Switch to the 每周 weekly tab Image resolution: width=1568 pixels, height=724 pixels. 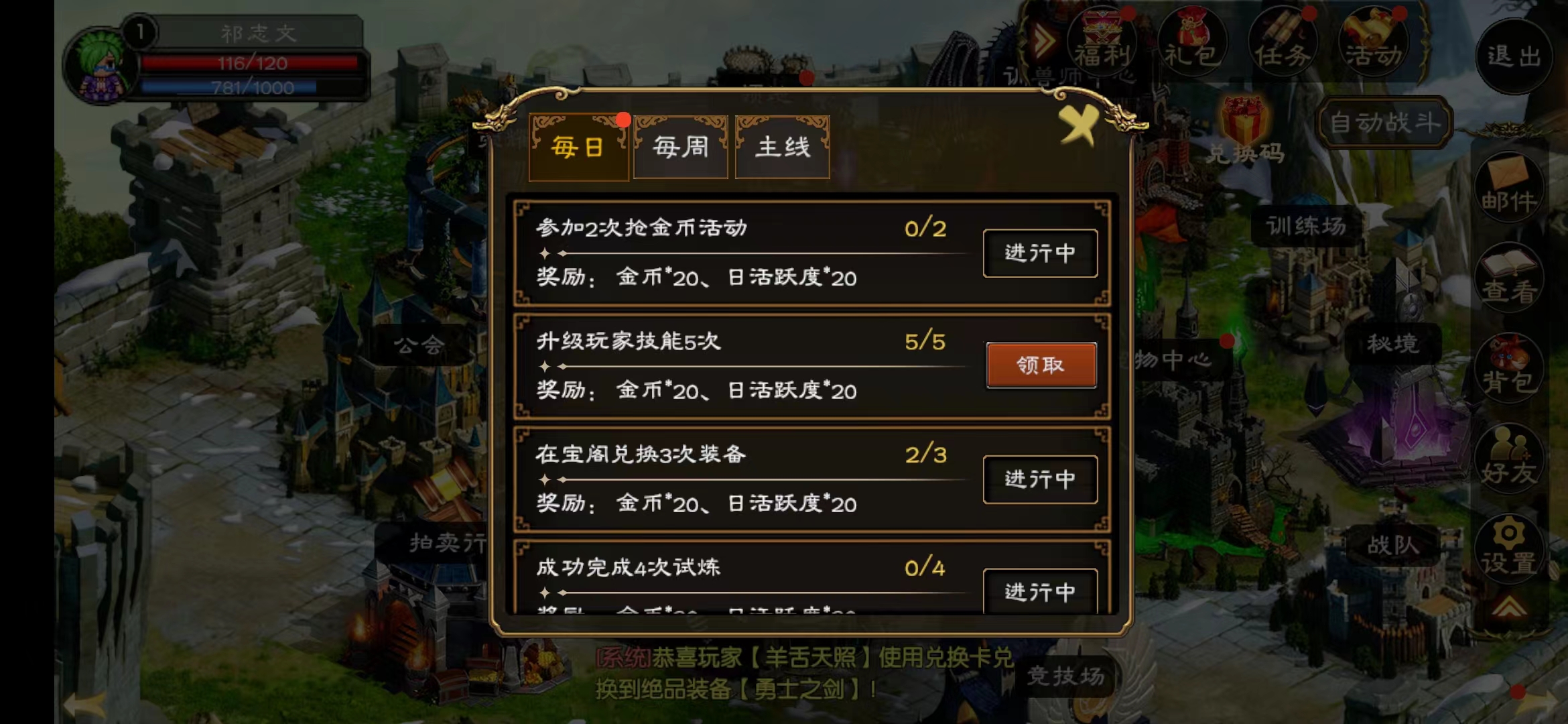(x=679, y=147)
